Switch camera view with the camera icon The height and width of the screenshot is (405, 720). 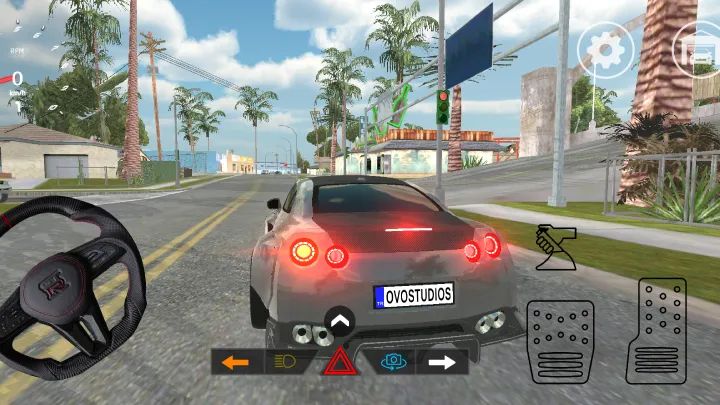pyautogui.click(x=393, y=362)
